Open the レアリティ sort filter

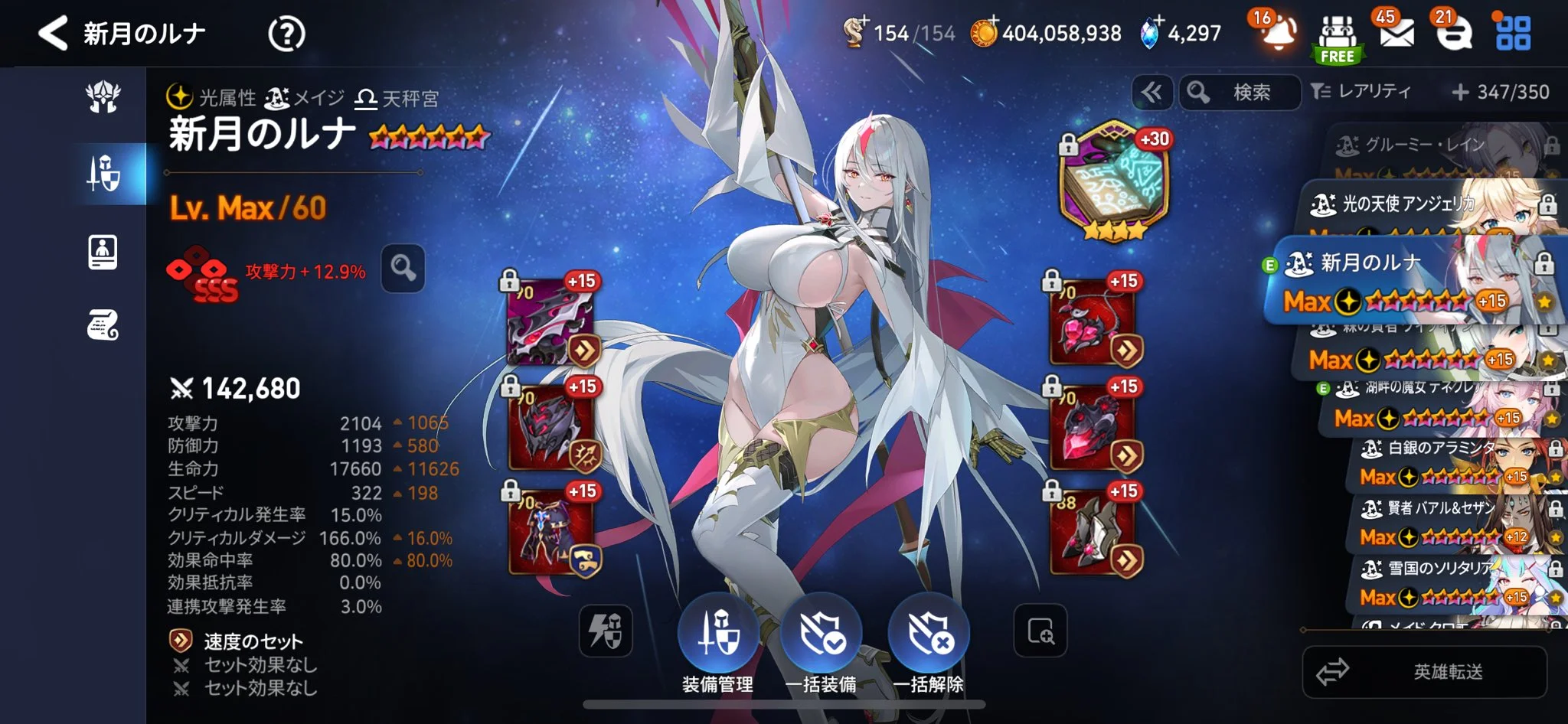coord(1361,92)
